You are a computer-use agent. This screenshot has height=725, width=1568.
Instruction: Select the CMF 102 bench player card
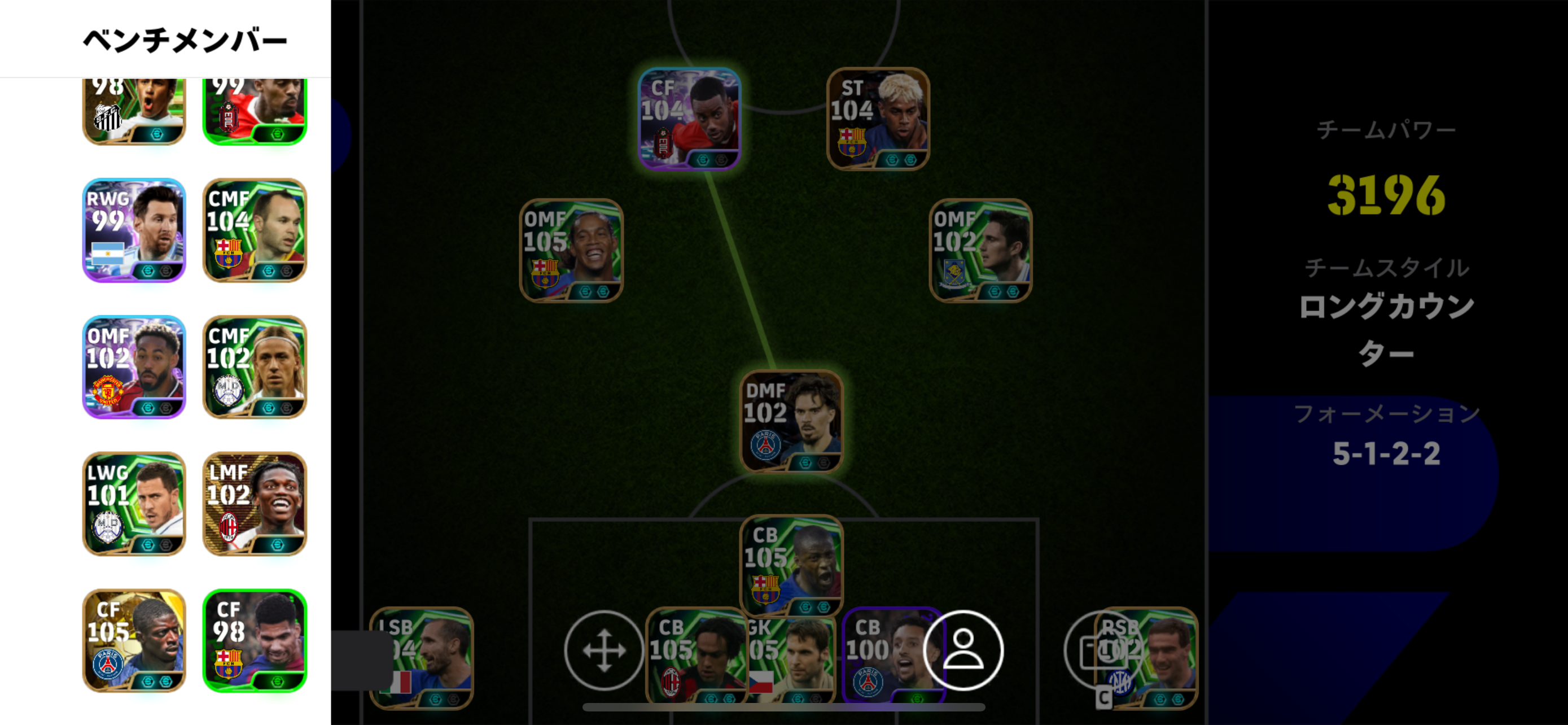[255, 366]
